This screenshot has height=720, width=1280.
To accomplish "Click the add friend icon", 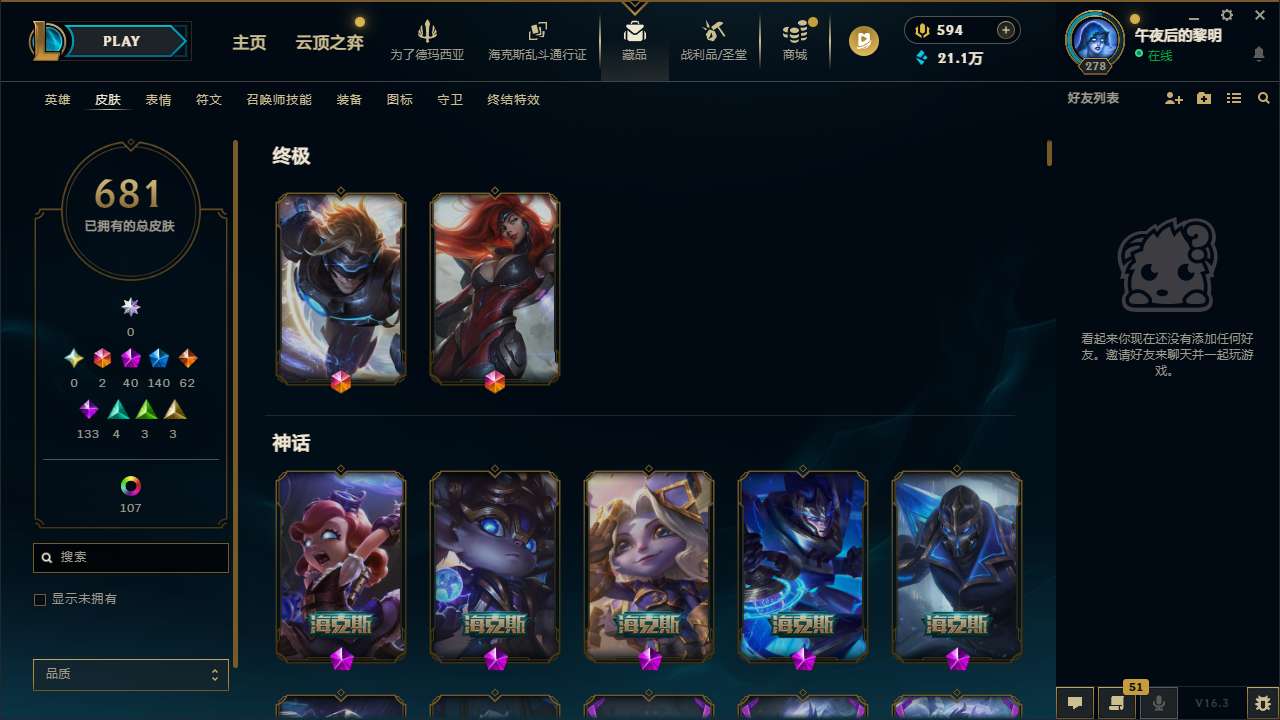I will 1172,98.
